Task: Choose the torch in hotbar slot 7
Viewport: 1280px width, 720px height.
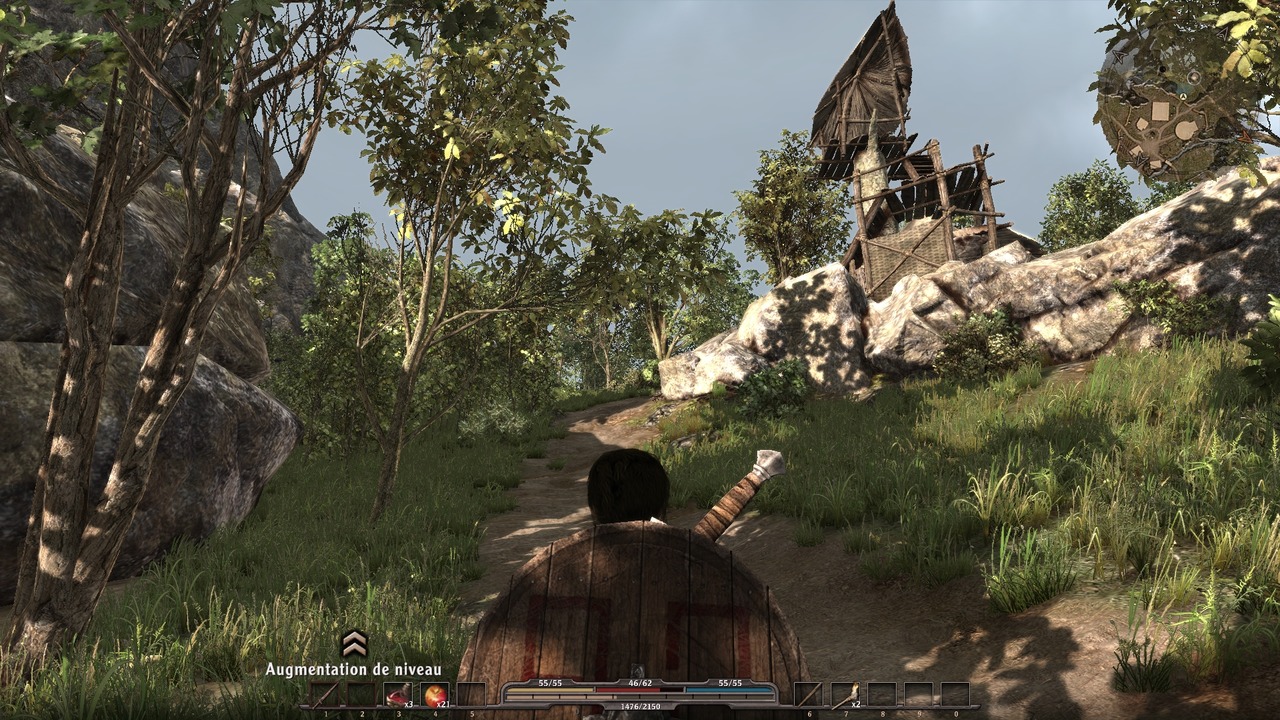Action: [844, 695]
